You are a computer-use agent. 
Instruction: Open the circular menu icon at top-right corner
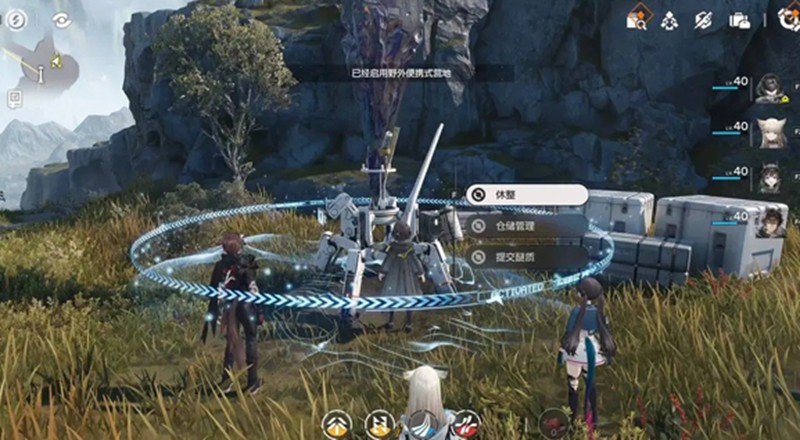click(789, 18)
